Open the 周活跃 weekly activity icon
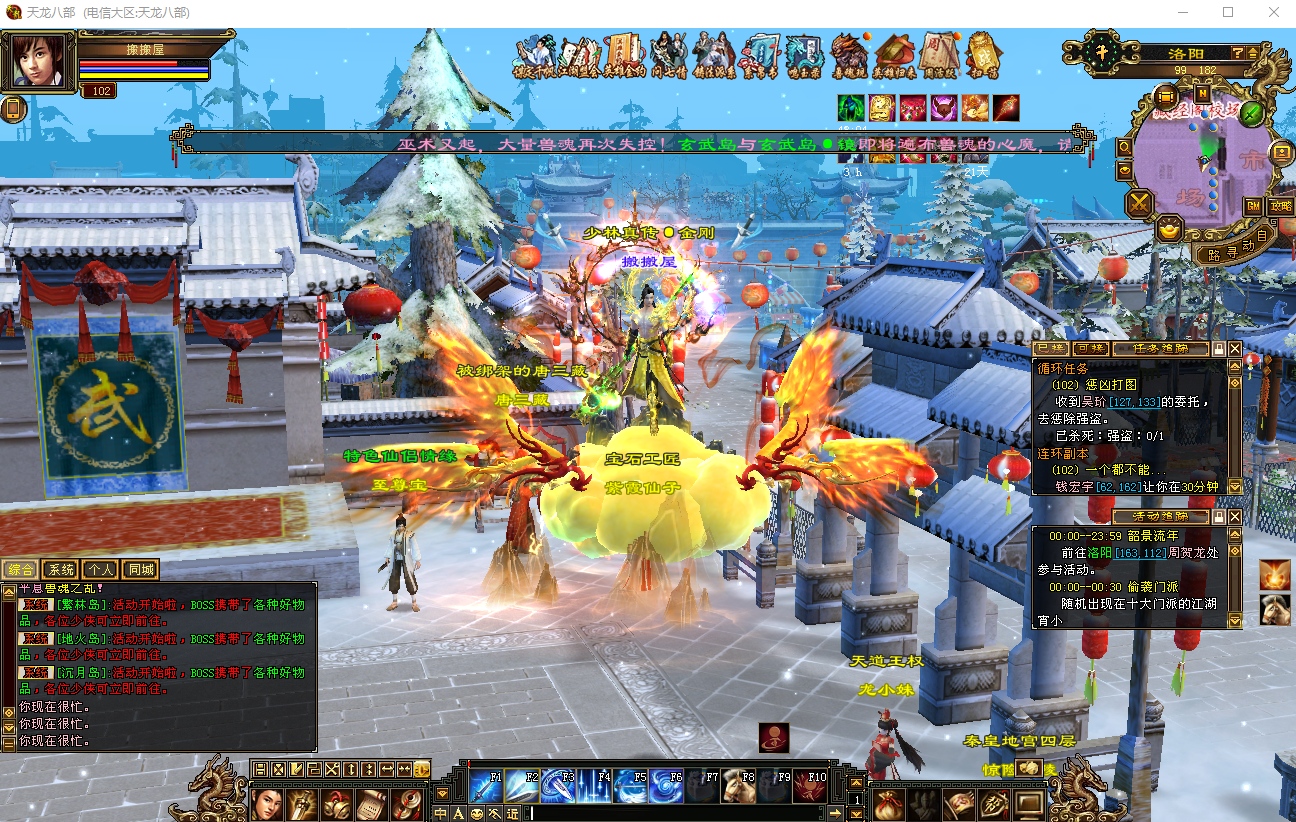The height and width of the screenshot is (822, 1296). tap(938, 55)
